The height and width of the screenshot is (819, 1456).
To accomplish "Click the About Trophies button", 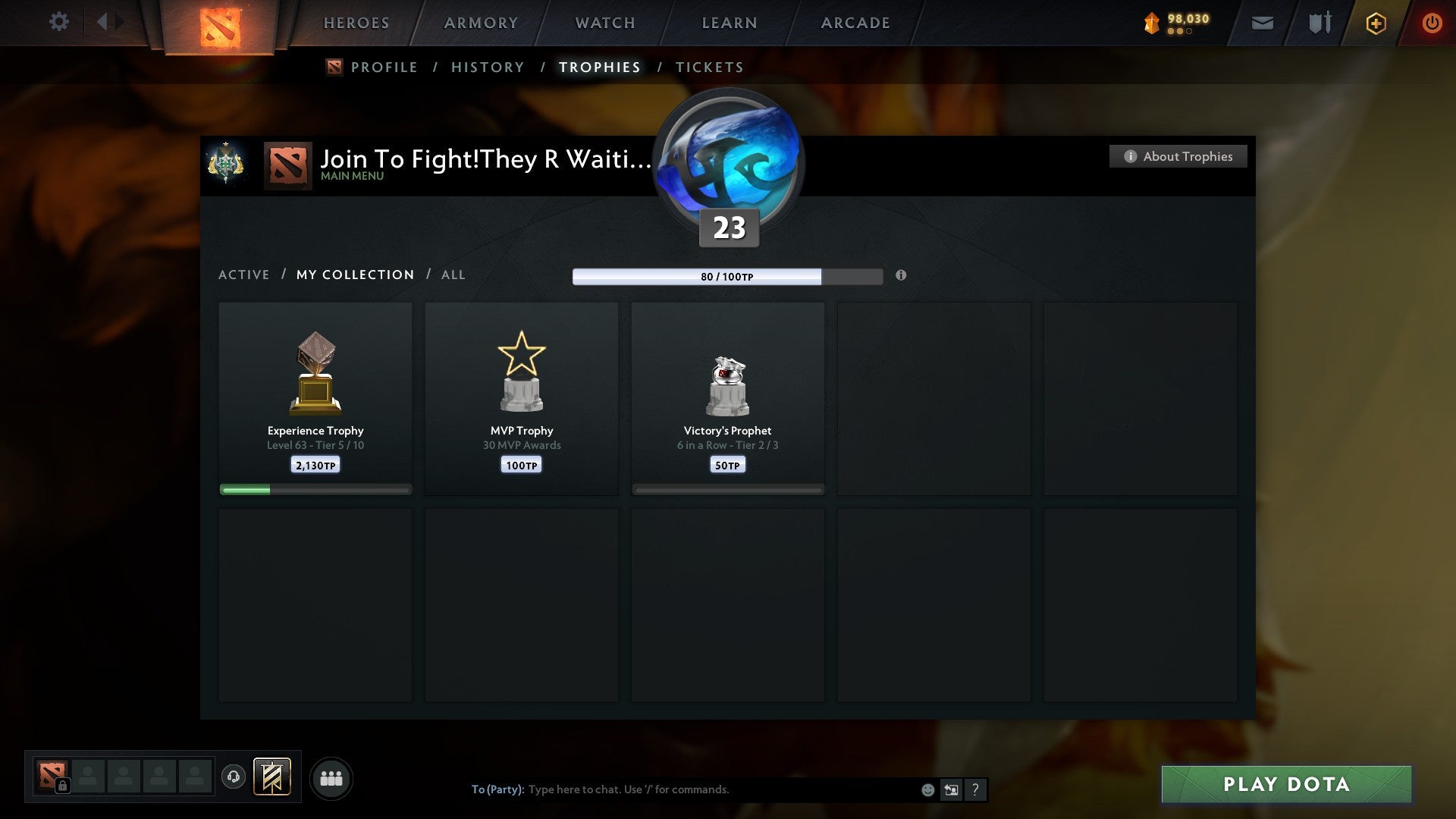I will (x=1178, y=156).
